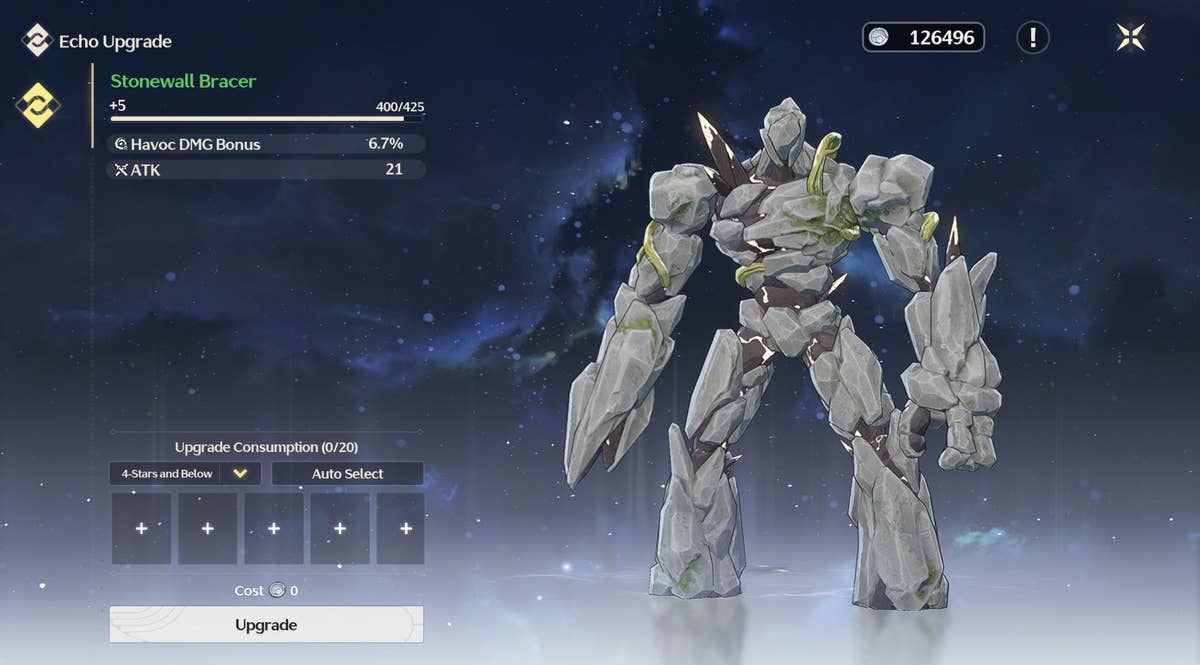Select the yellow echo upgrade tab

pyautogui.click(x=38, y=105)
